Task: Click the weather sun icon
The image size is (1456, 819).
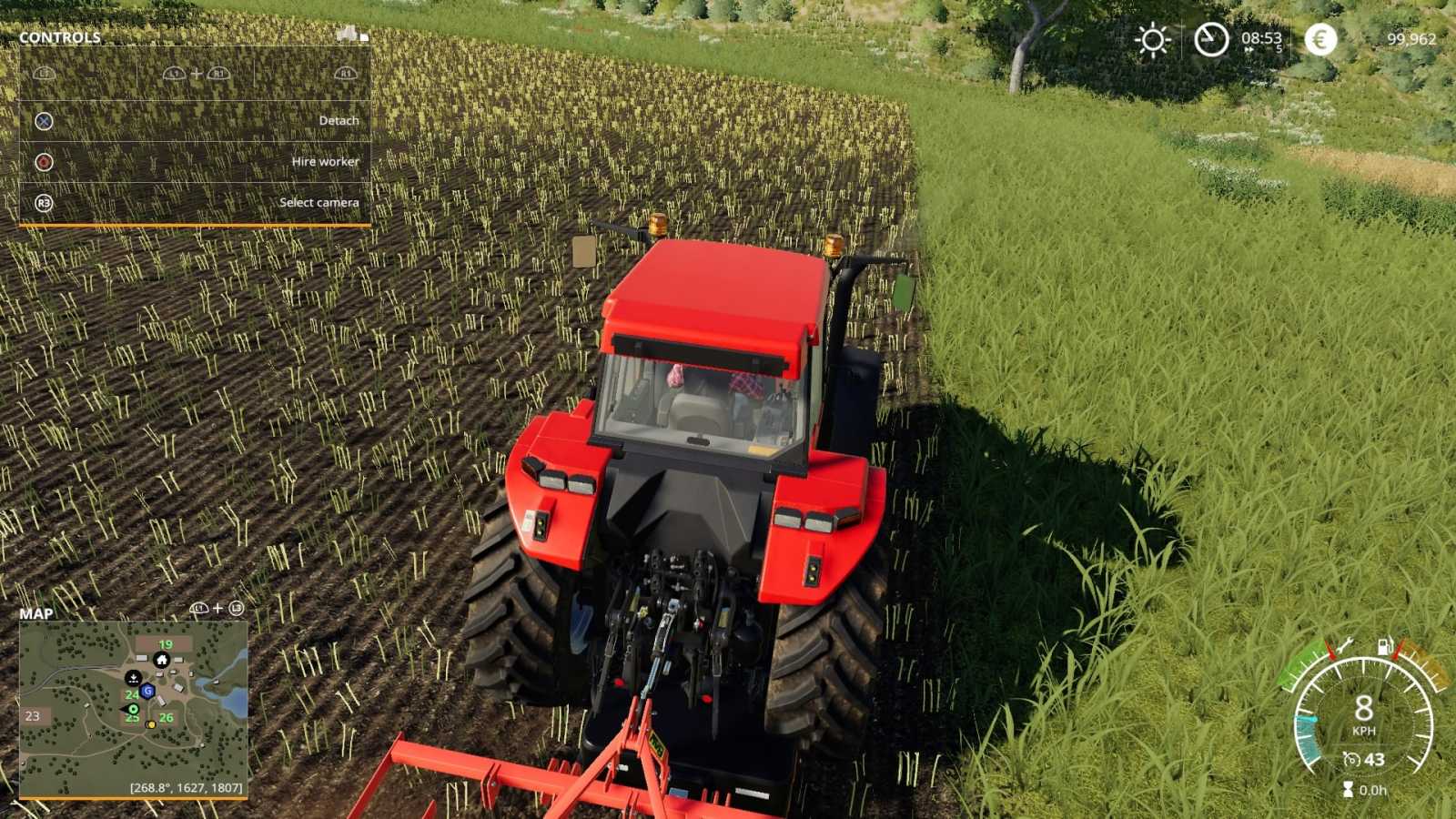Action: [1152, 38]
